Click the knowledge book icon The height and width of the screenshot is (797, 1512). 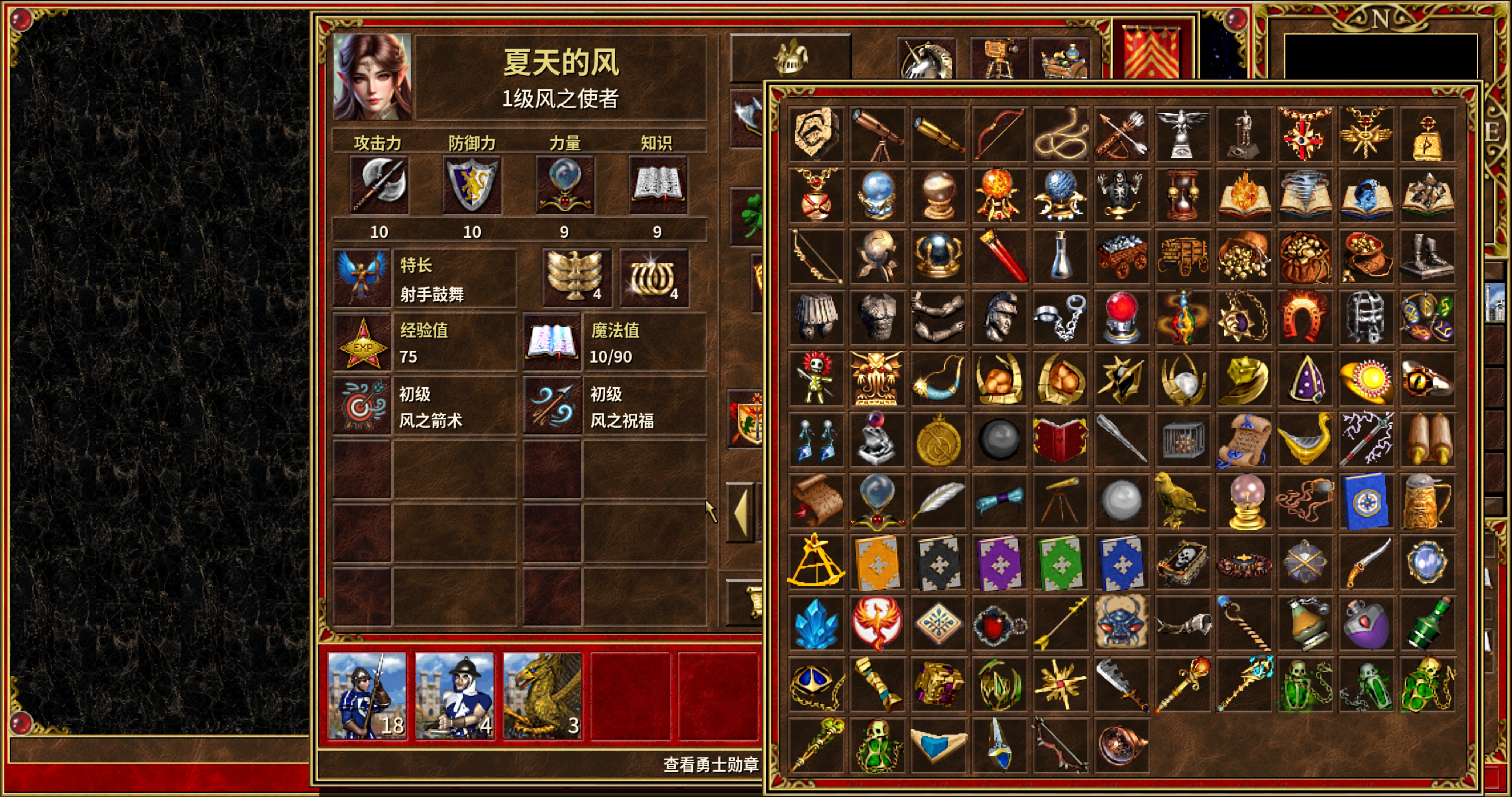(657, 185)
